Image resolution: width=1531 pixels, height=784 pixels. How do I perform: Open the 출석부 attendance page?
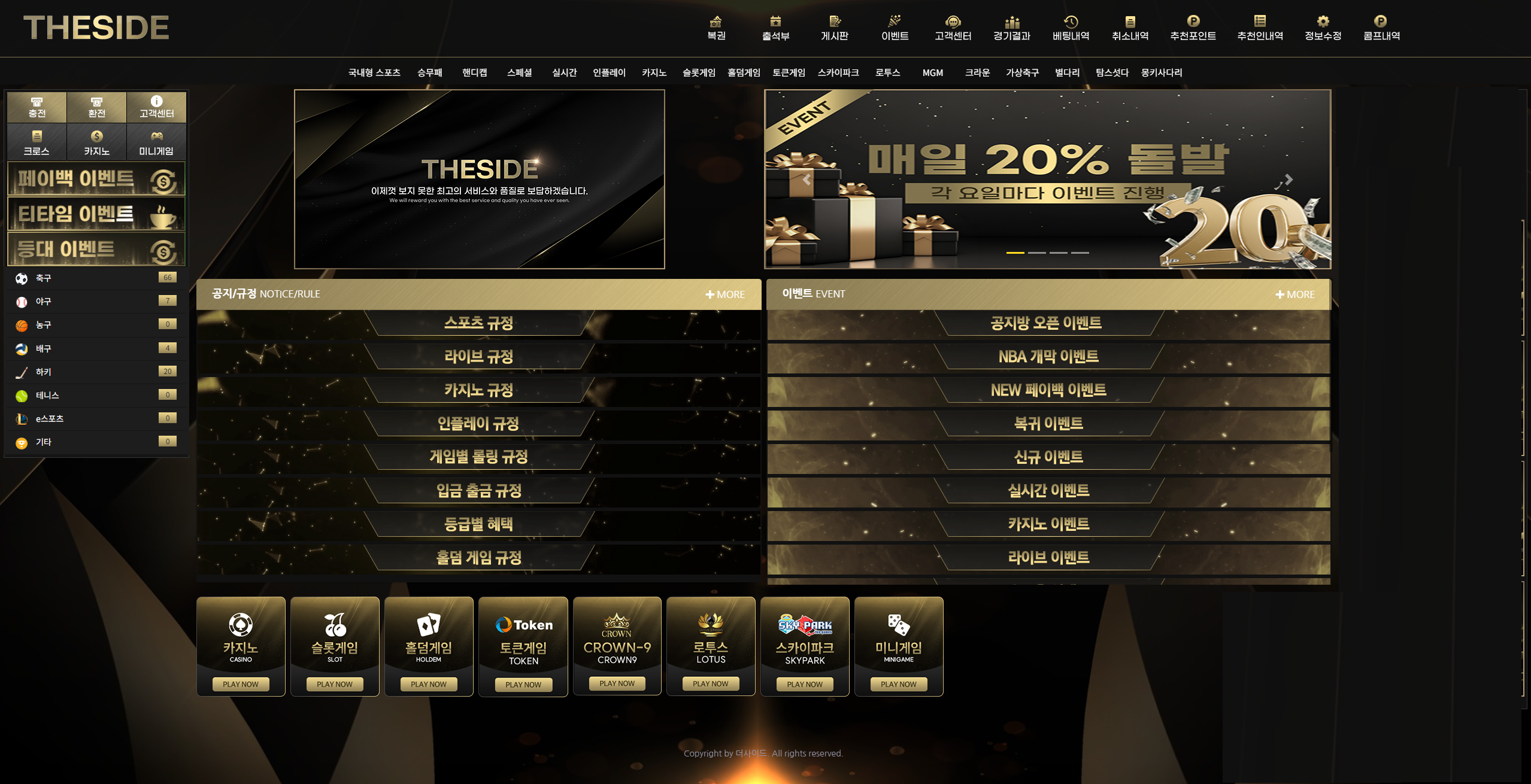tap(775, 28)
